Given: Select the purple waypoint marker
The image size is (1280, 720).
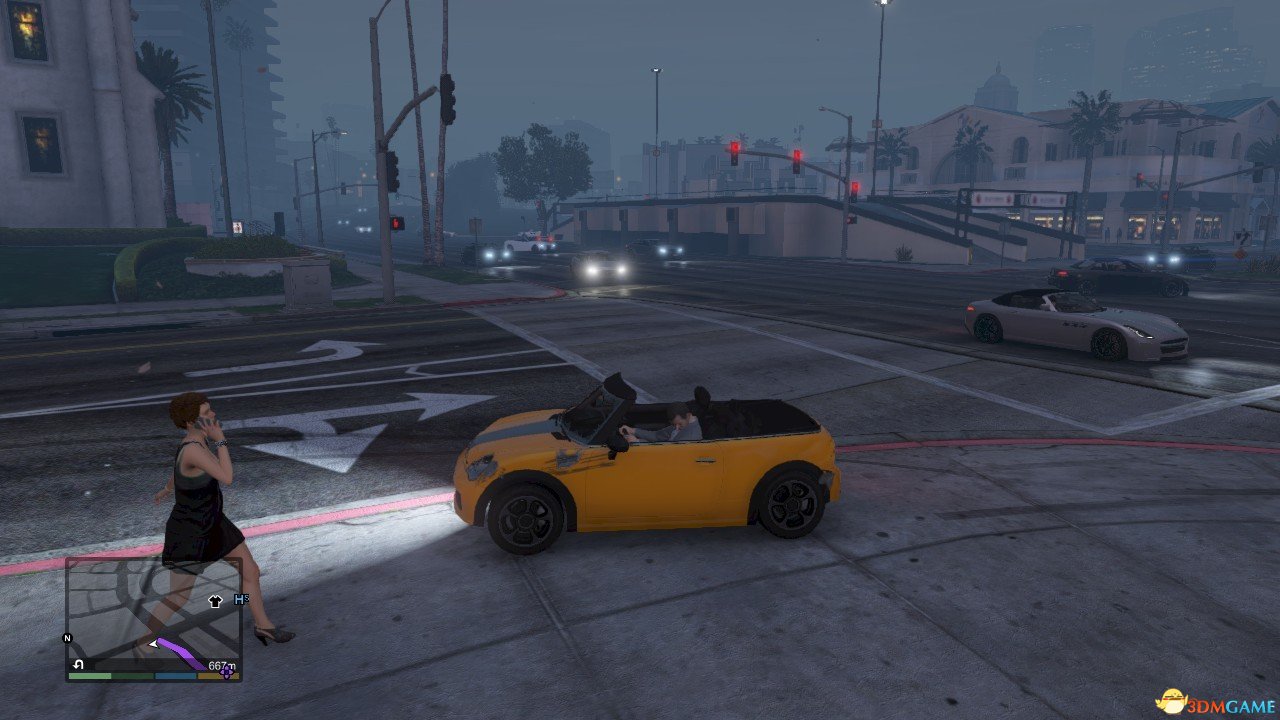Looking at the screenshot, I should [x=227, y=673].
